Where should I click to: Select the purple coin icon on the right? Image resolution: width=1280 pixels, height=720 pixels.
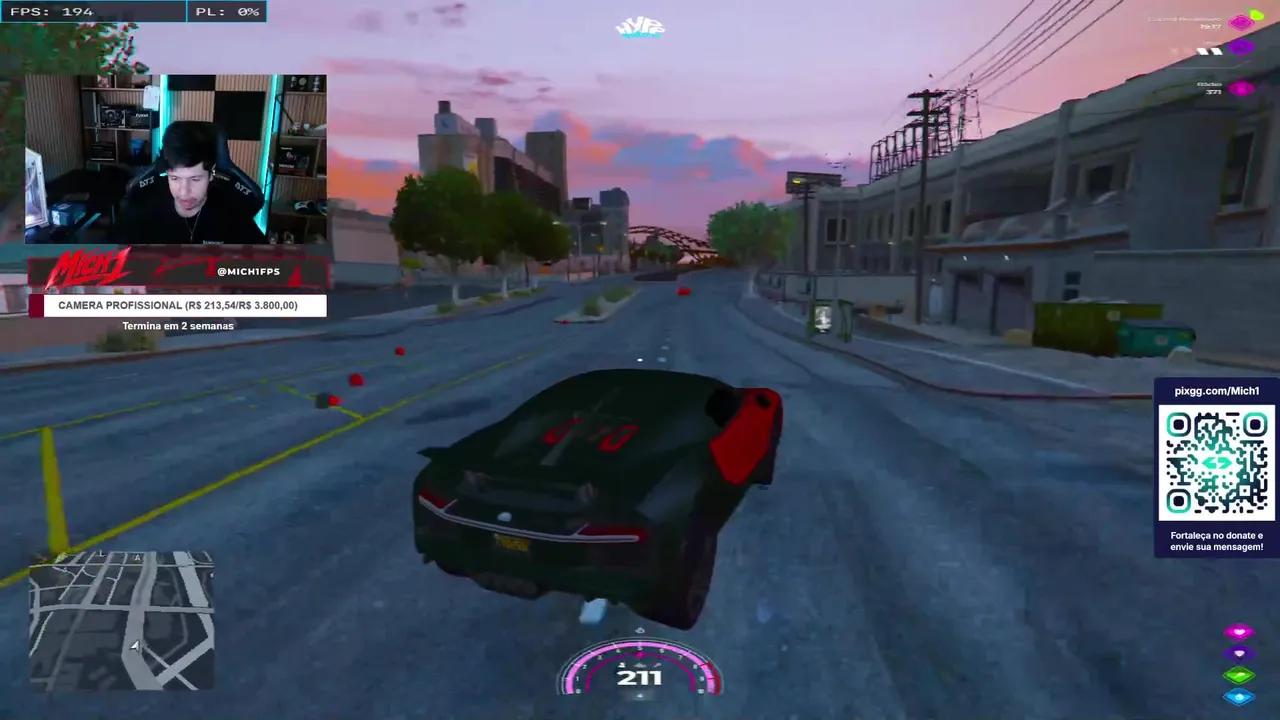click(1242, 47)
